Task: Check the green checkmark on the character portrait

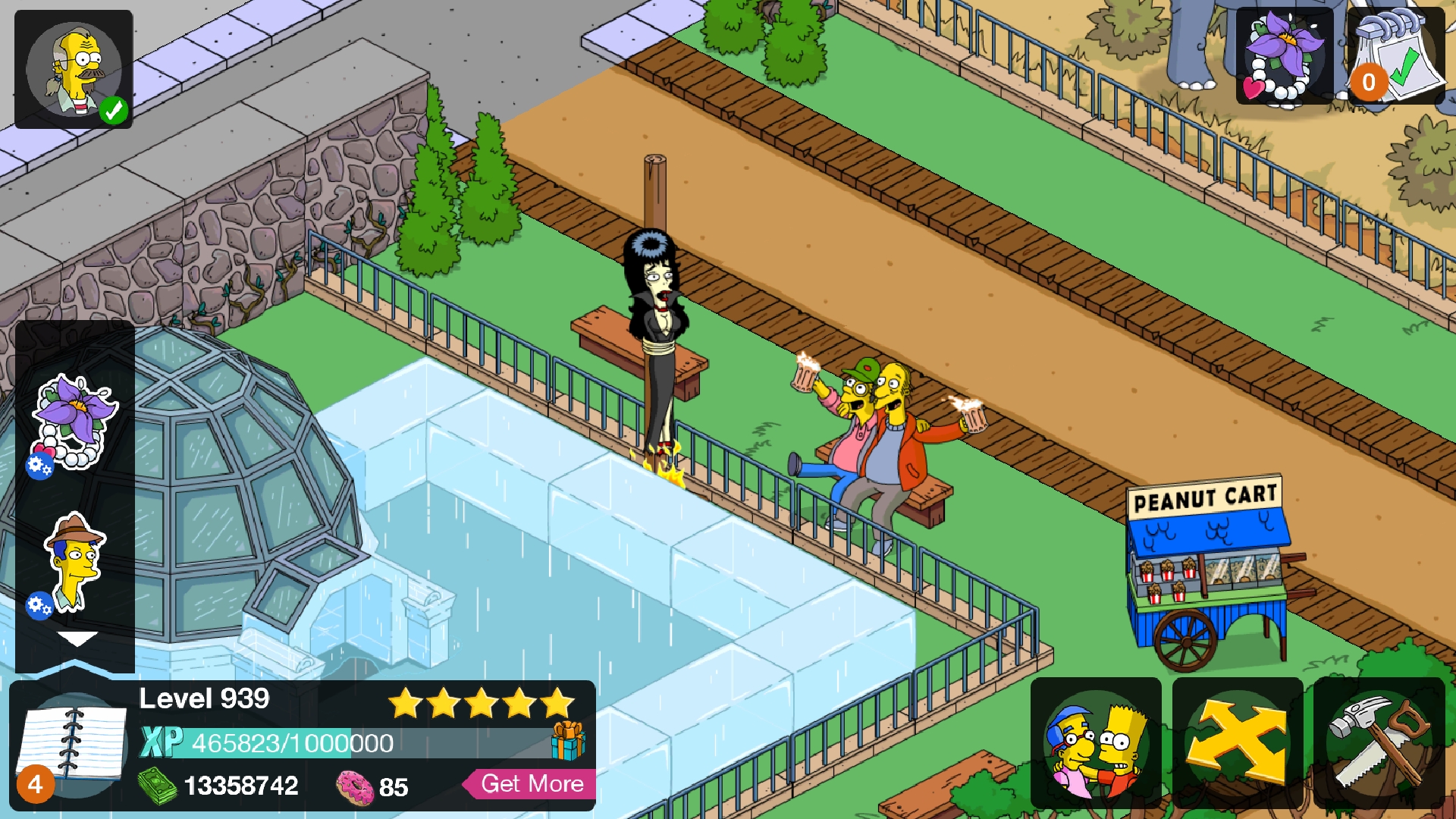Action: click(x=112, y=111)
